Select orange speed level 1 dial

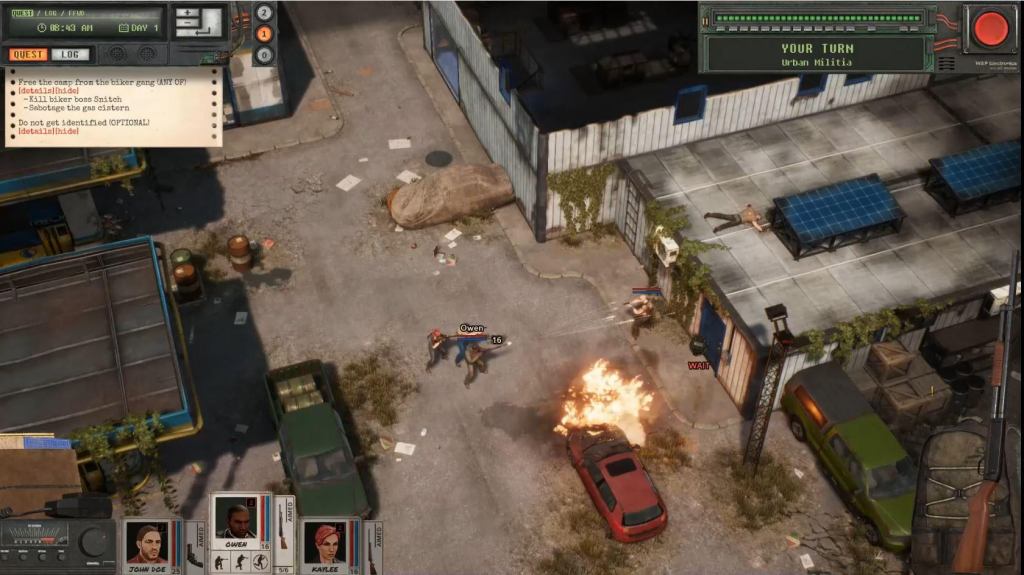(264, 34)
